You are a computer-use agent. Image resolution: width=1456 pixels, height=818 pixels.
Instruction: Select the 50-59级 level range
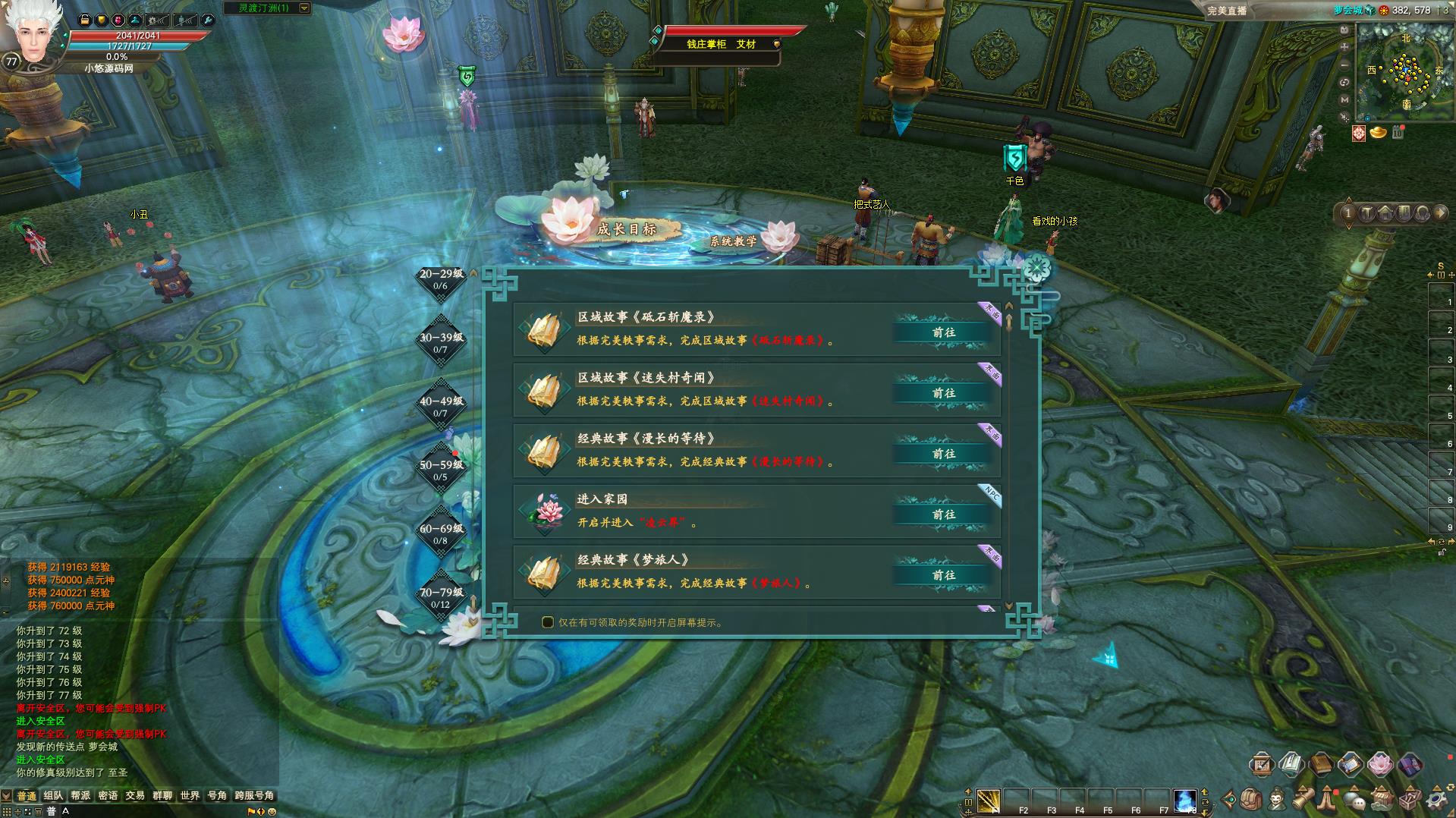[441, 470]
